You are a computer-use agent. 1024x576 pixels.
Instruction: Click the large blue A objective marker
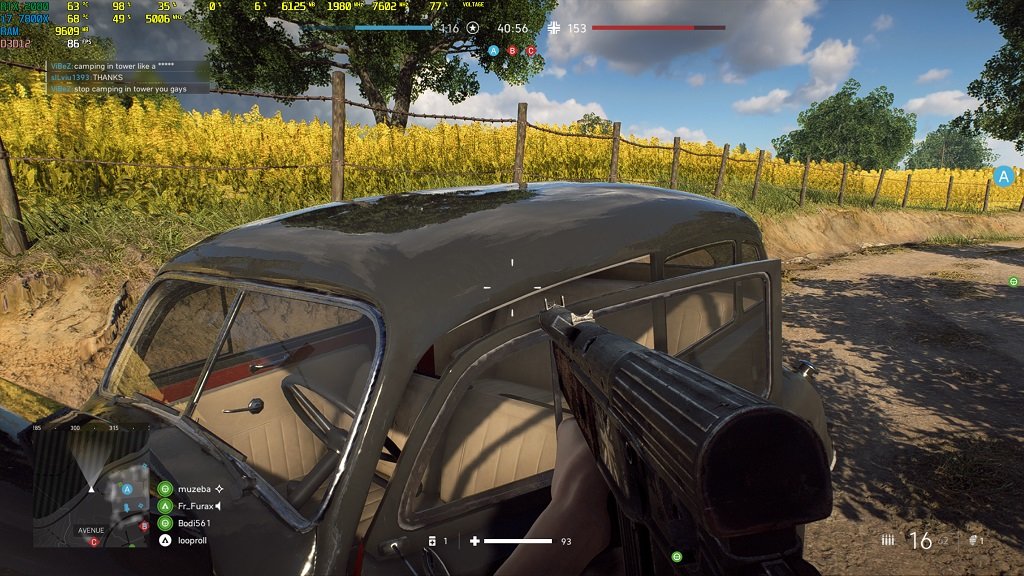(1003, 177)
